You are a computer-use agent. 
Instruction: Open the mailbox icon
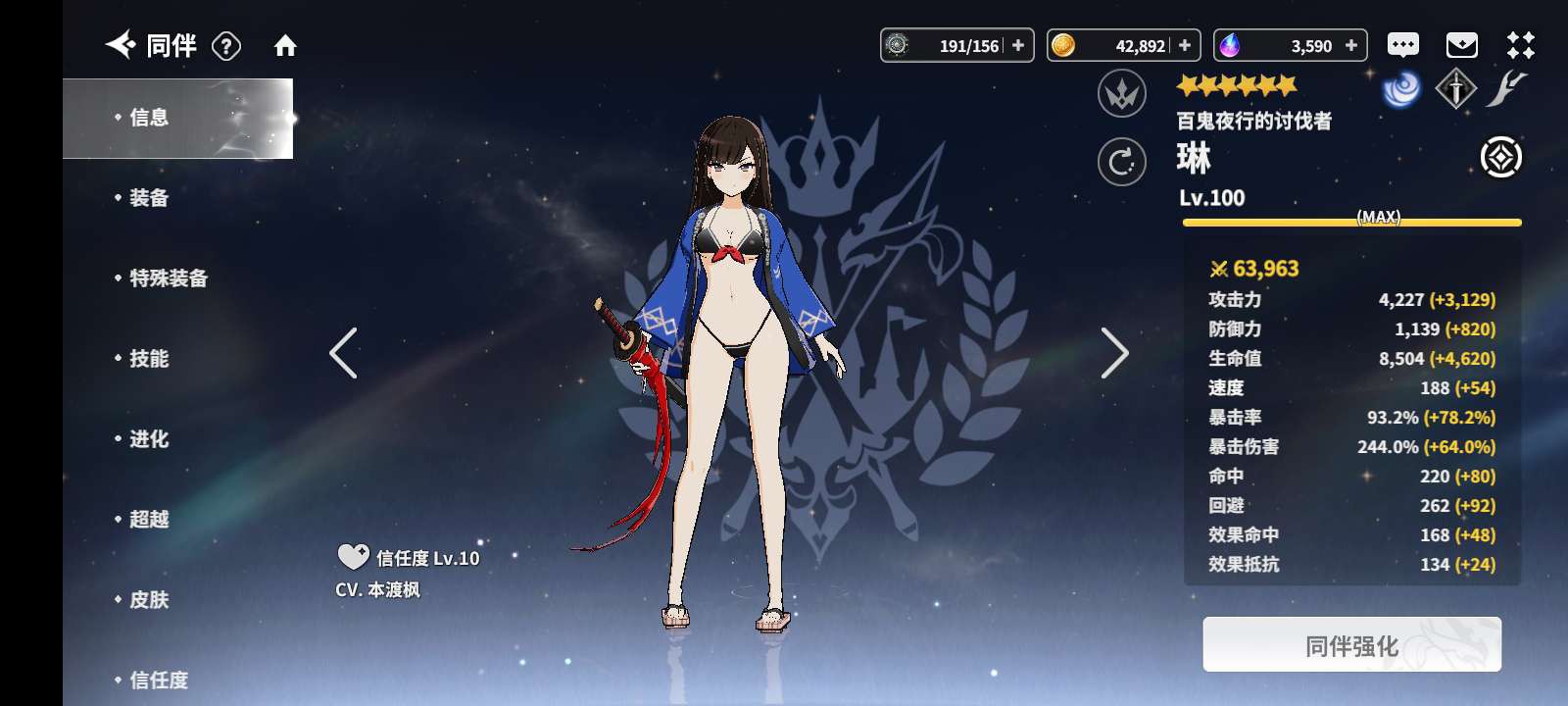click(x=1461, y=45)
